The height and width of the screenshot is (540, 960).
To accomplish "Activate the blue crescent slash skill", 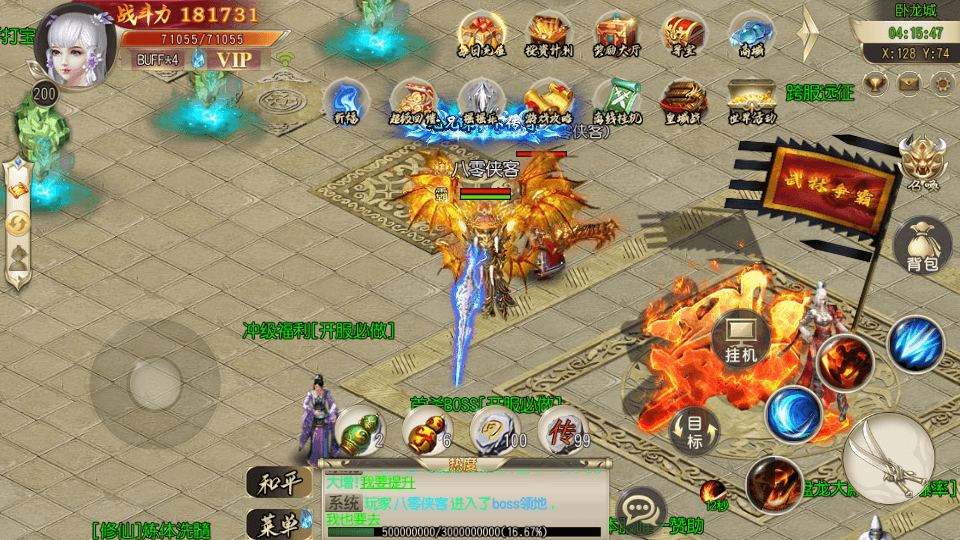I will point(795,414).
